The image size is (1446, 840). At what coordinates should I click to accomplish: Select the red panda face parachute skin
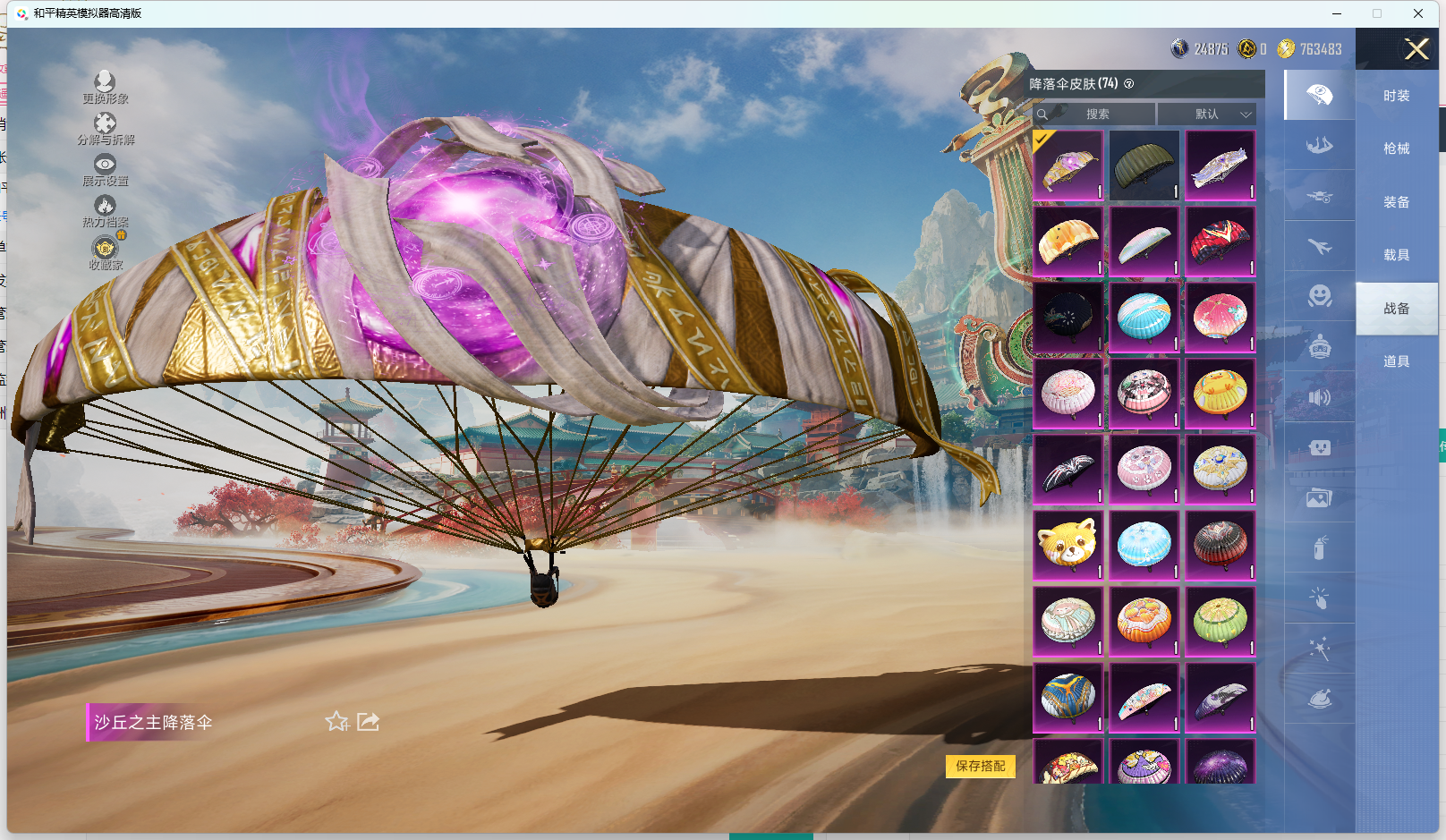click(1068, 545)
